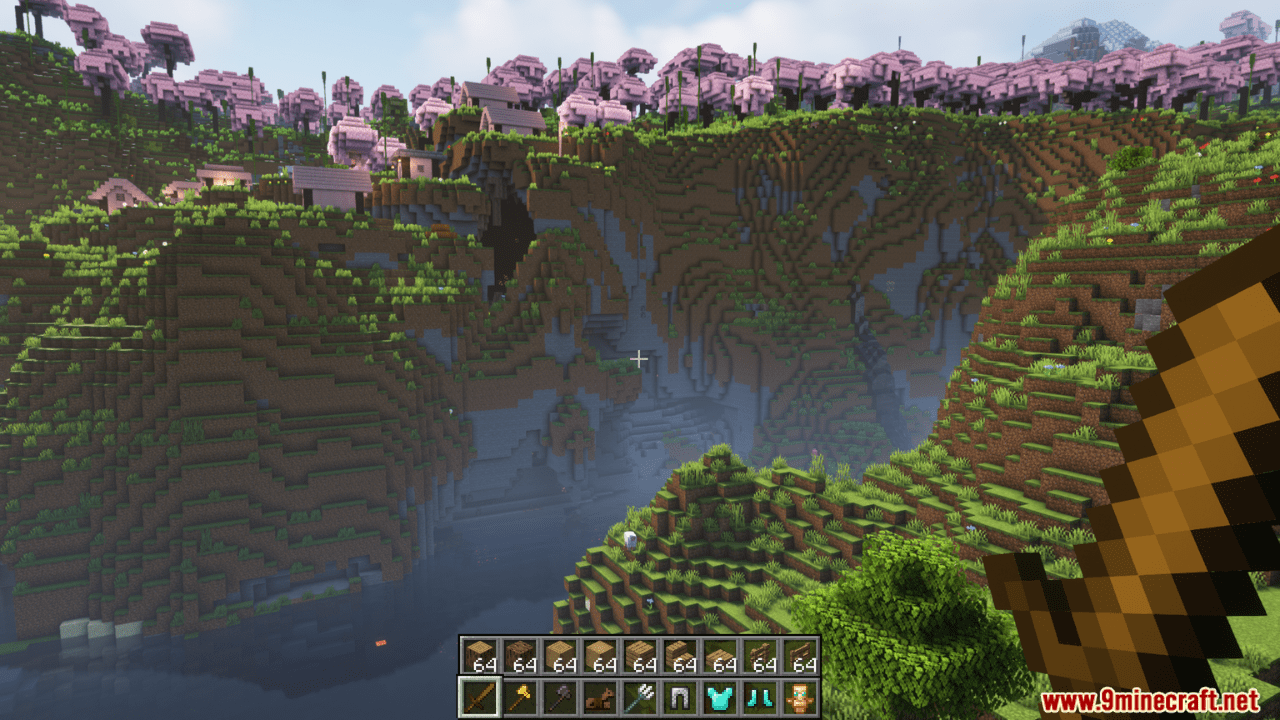Viewport: 1280px width, 720px height.
Task: Select the dark bark log stack
Action: point(519,656)
